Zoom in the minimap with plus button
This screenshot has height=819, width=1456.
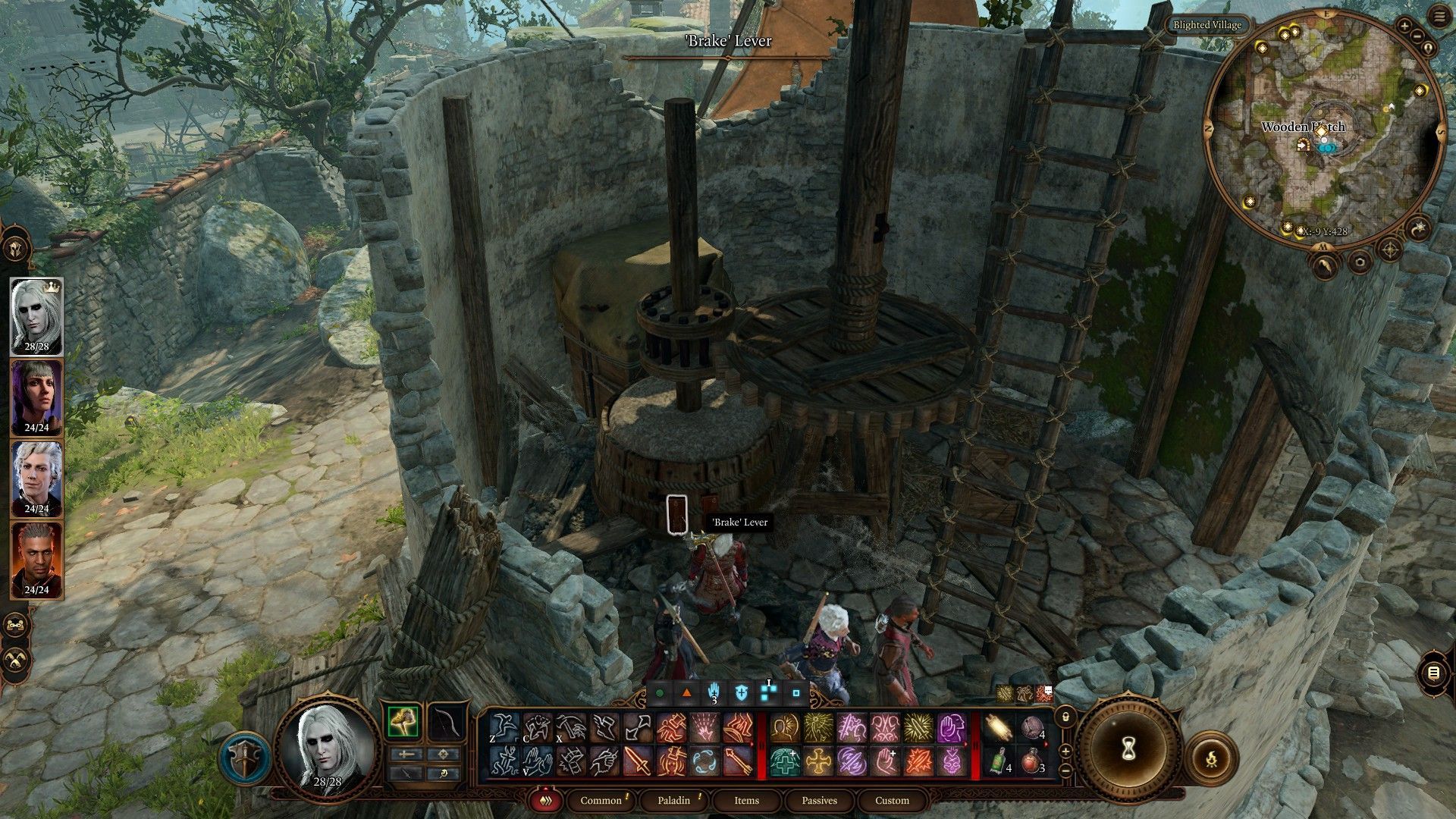[1404, 27]
